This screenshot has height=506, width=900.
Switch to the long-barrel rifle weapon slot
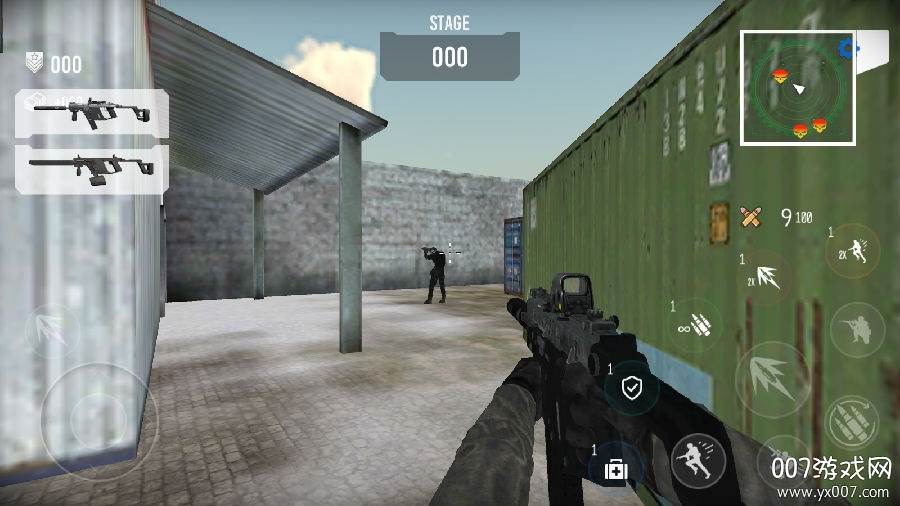[91, 168]
